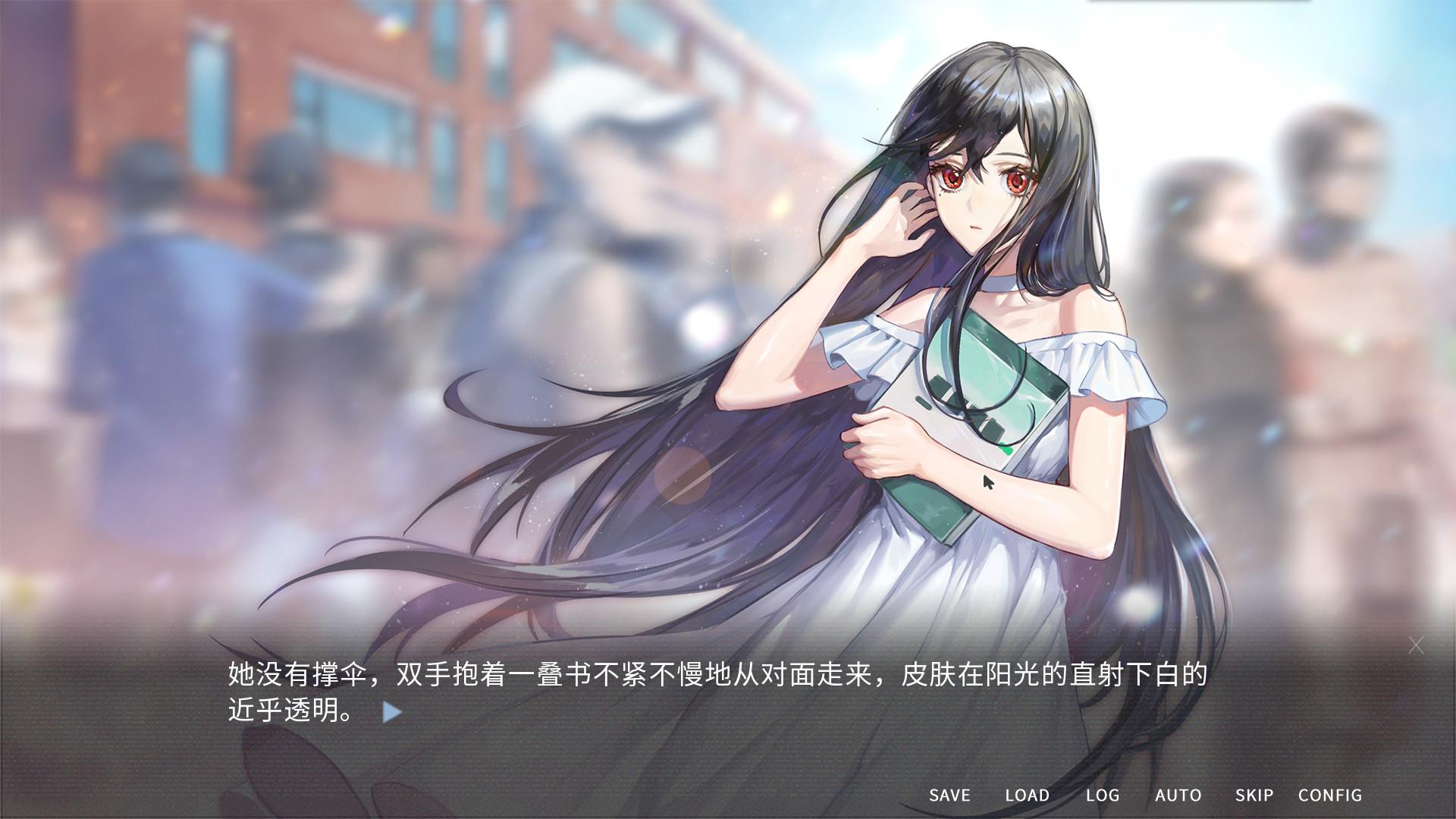1456x819 pixels.
Task: Hide the dialogue box using the X icon
Action: pyautogui.click(x=1417, y=645)
